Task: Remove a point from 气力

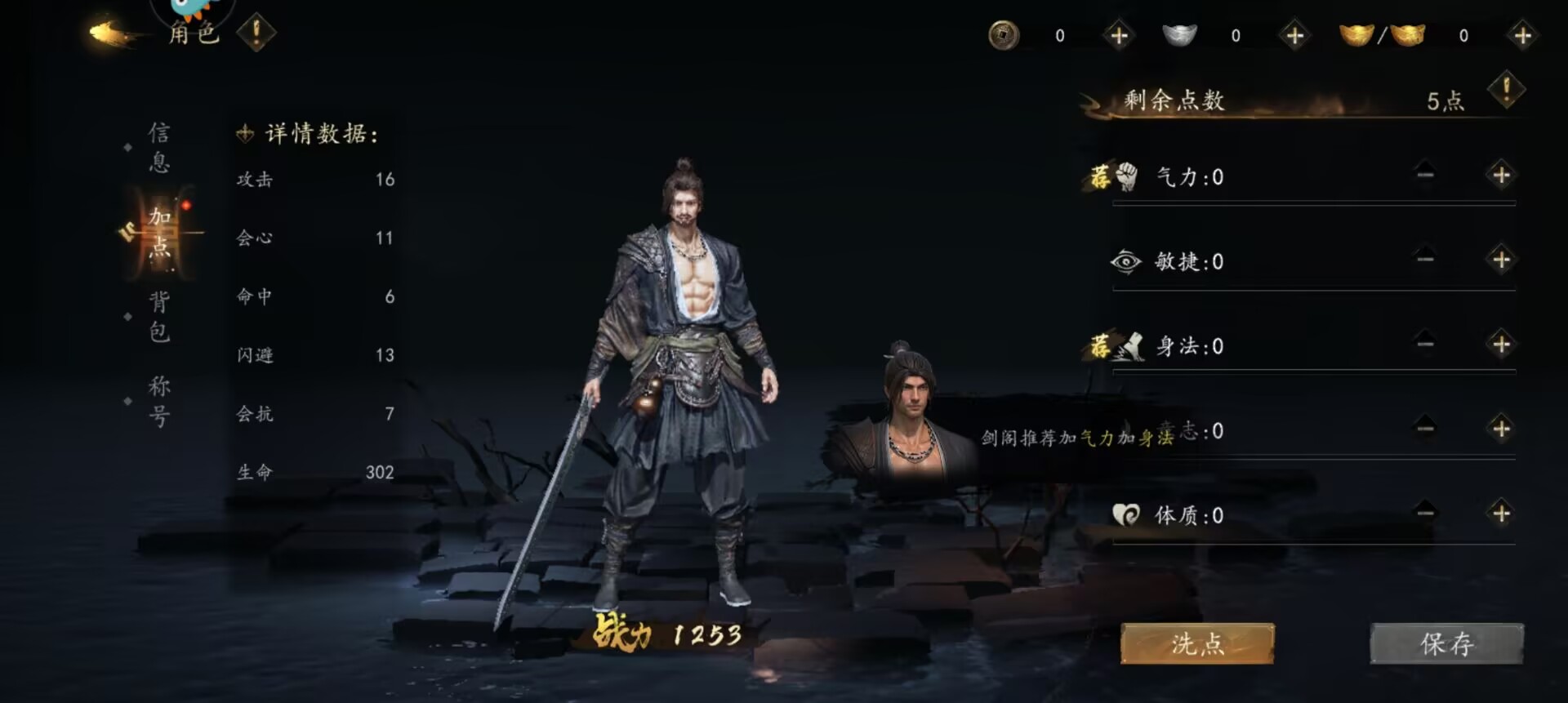Action: coord(1425,176)
